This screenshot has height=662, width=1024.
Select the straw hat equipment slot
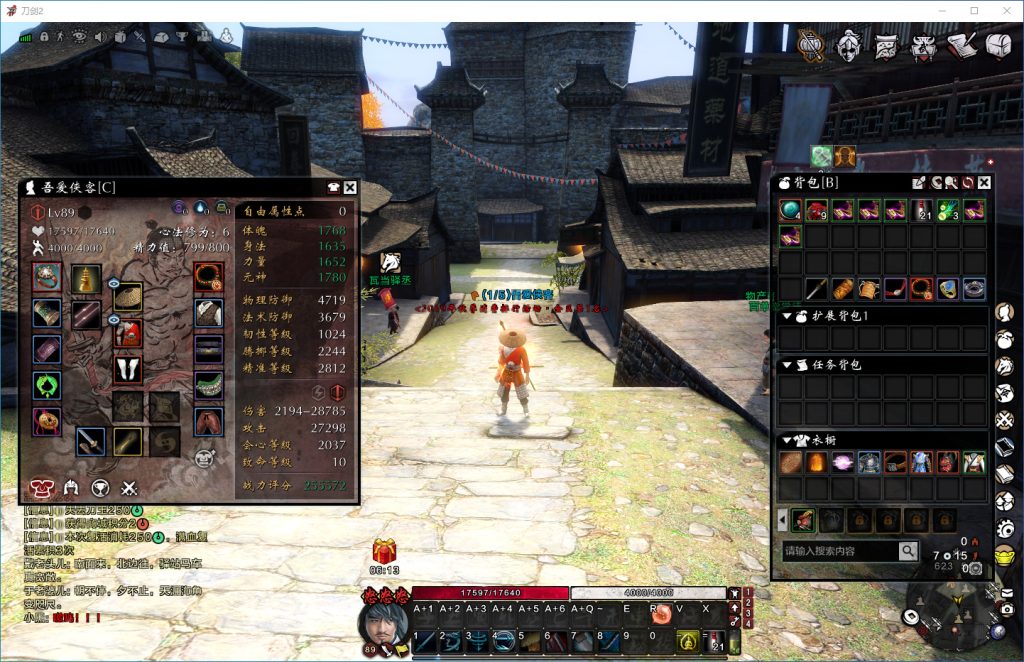(x=128, y=296)
